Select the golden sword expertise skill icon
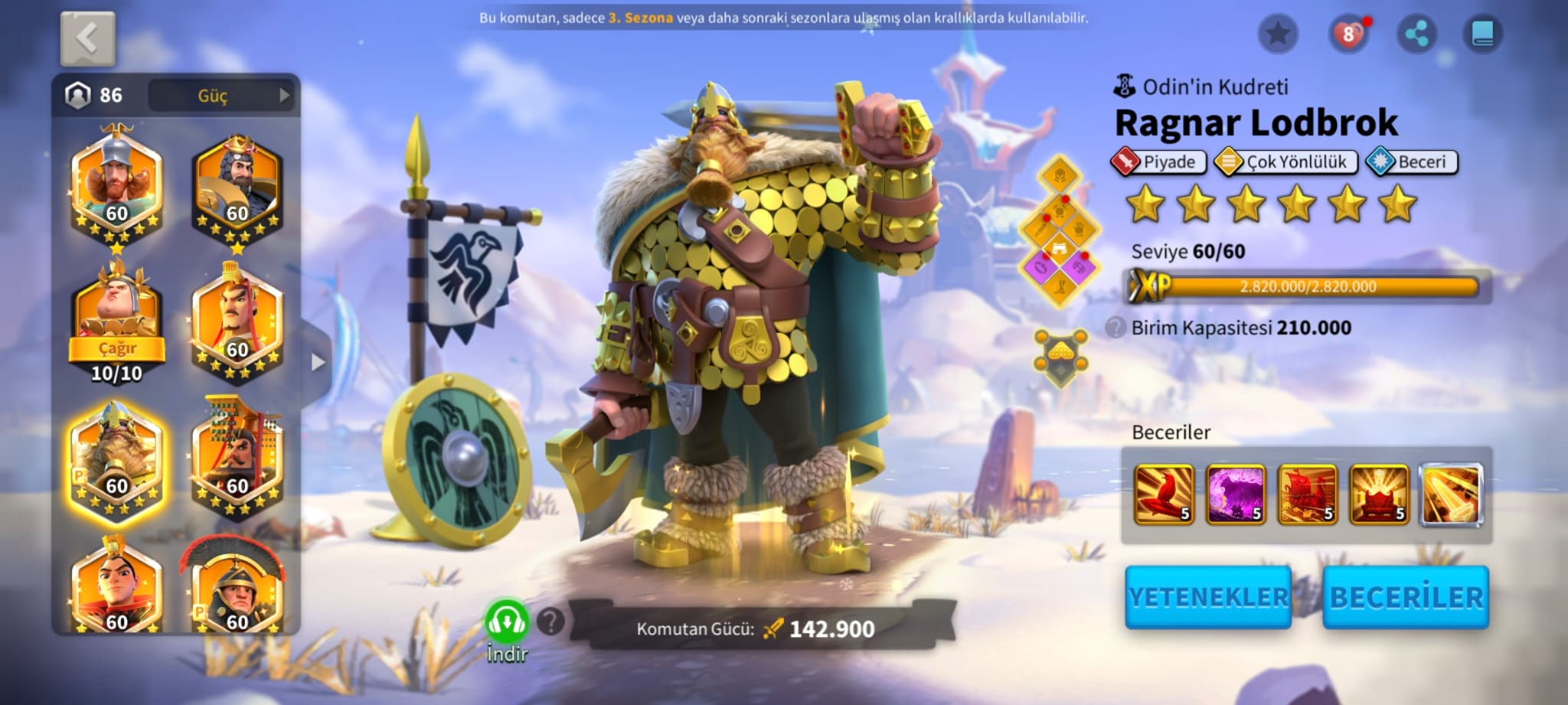Image resolution: width=1568 pixels, height=705 pixels. tap(1451, 494)
